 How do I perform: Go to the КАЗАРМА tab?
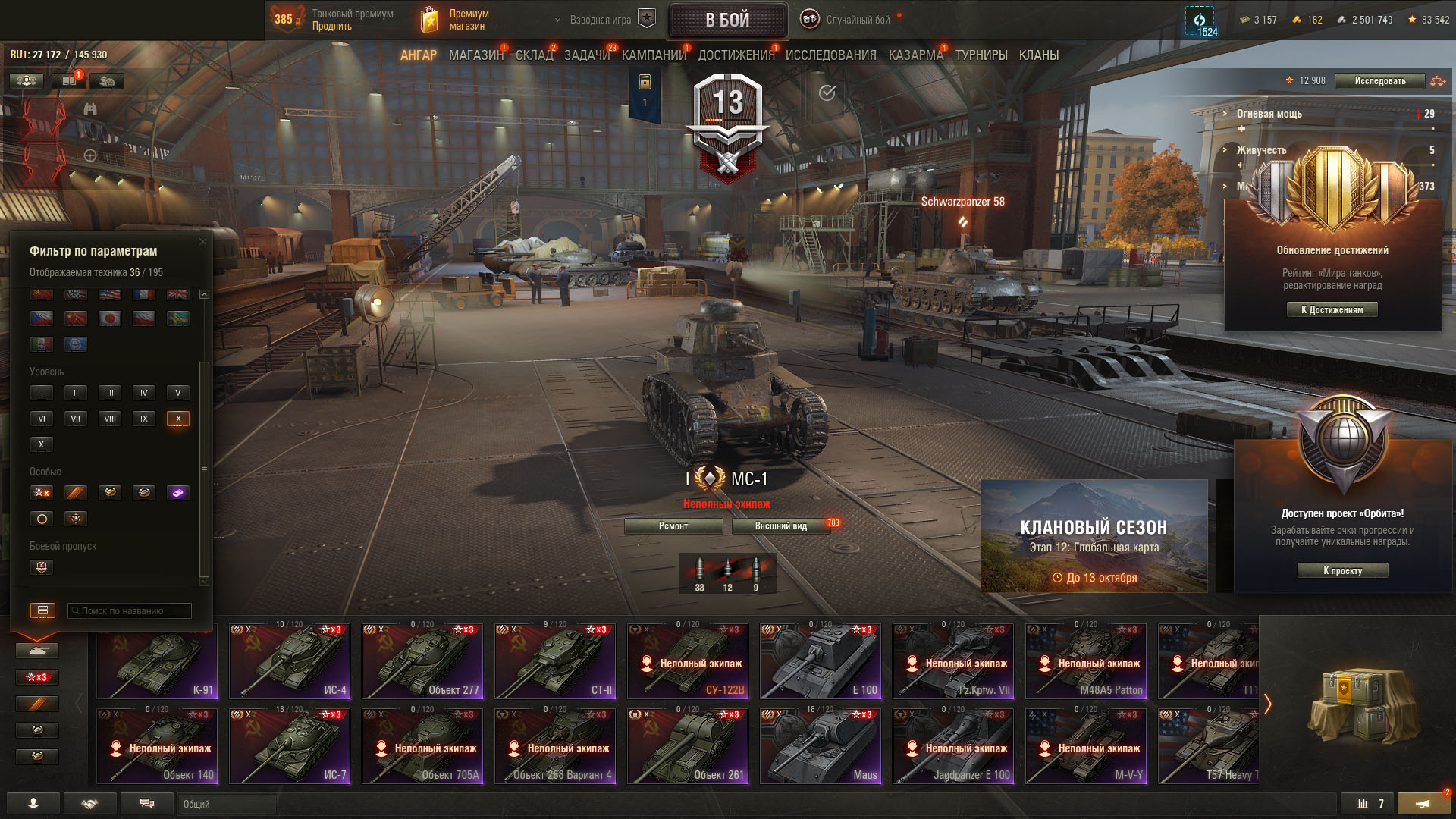pyautogui.click(x=915, y=55)
